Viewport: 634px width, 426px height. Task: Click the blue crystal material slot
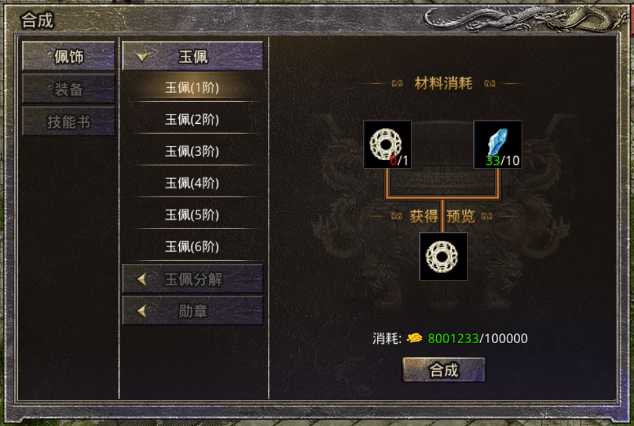[x=497, y=144]
